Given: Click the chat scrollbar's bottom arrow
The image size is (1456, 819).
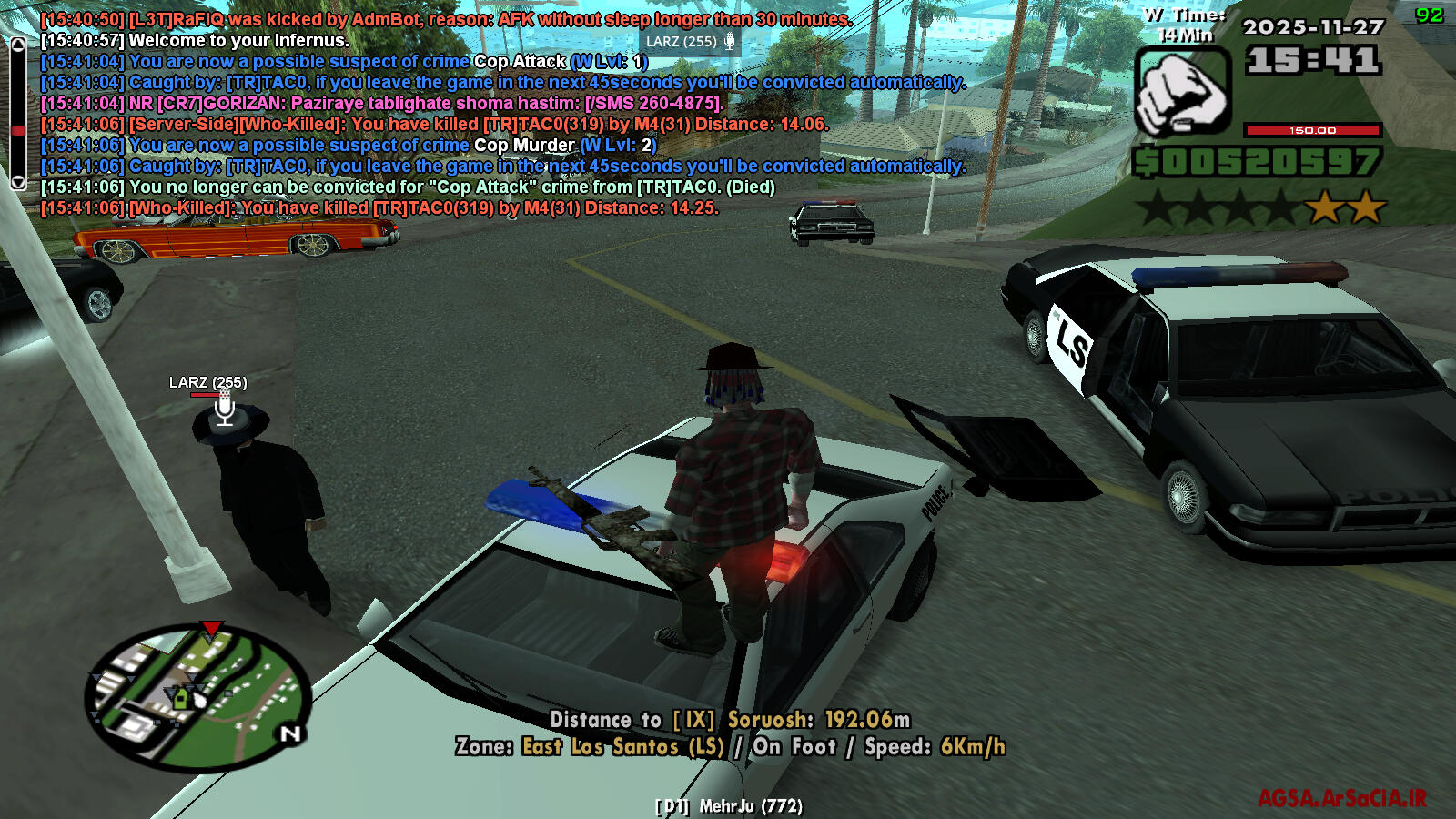Looking at the screenshot, I should click(17, 182).
